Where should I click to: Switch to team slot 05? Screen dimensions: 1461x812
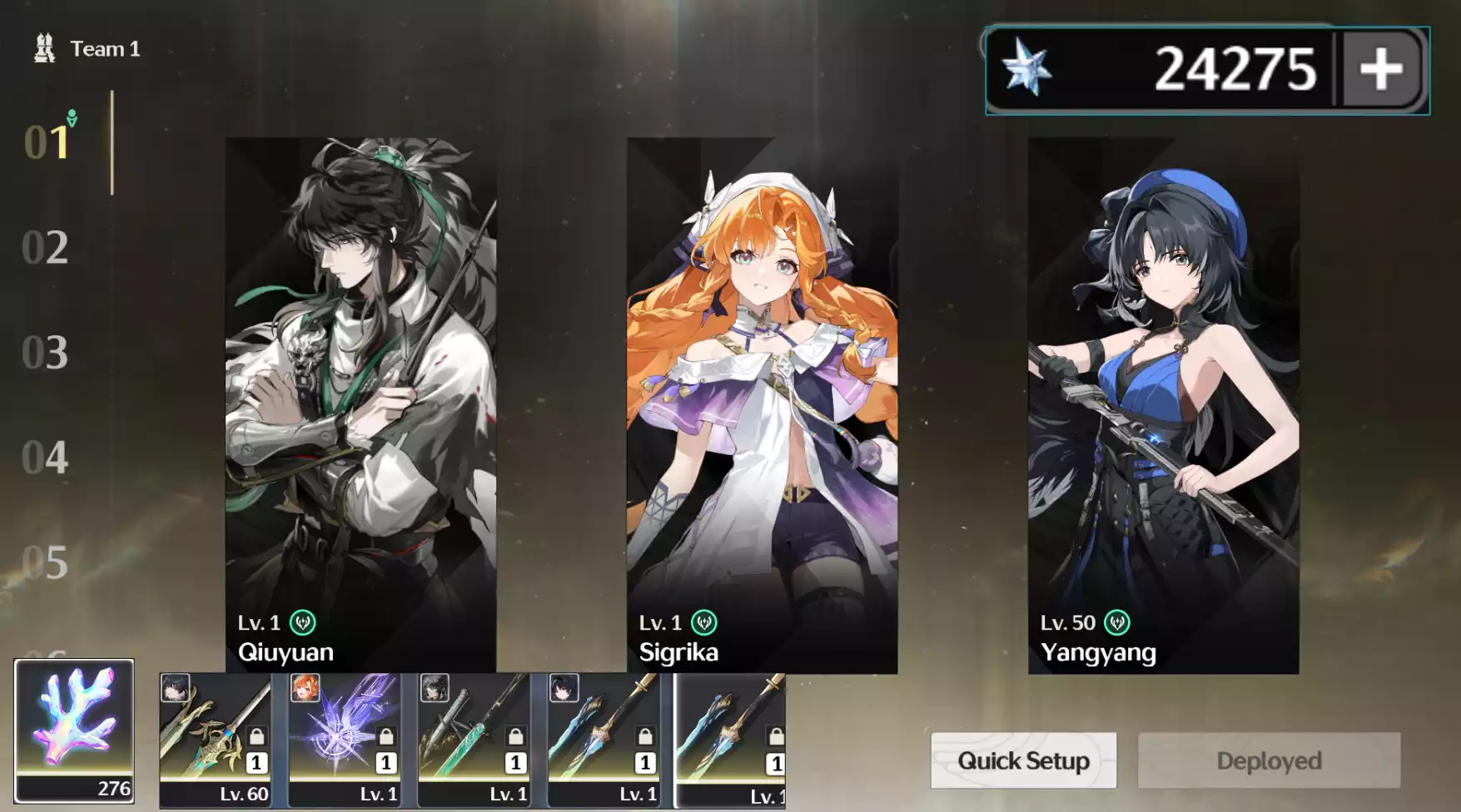45,563
